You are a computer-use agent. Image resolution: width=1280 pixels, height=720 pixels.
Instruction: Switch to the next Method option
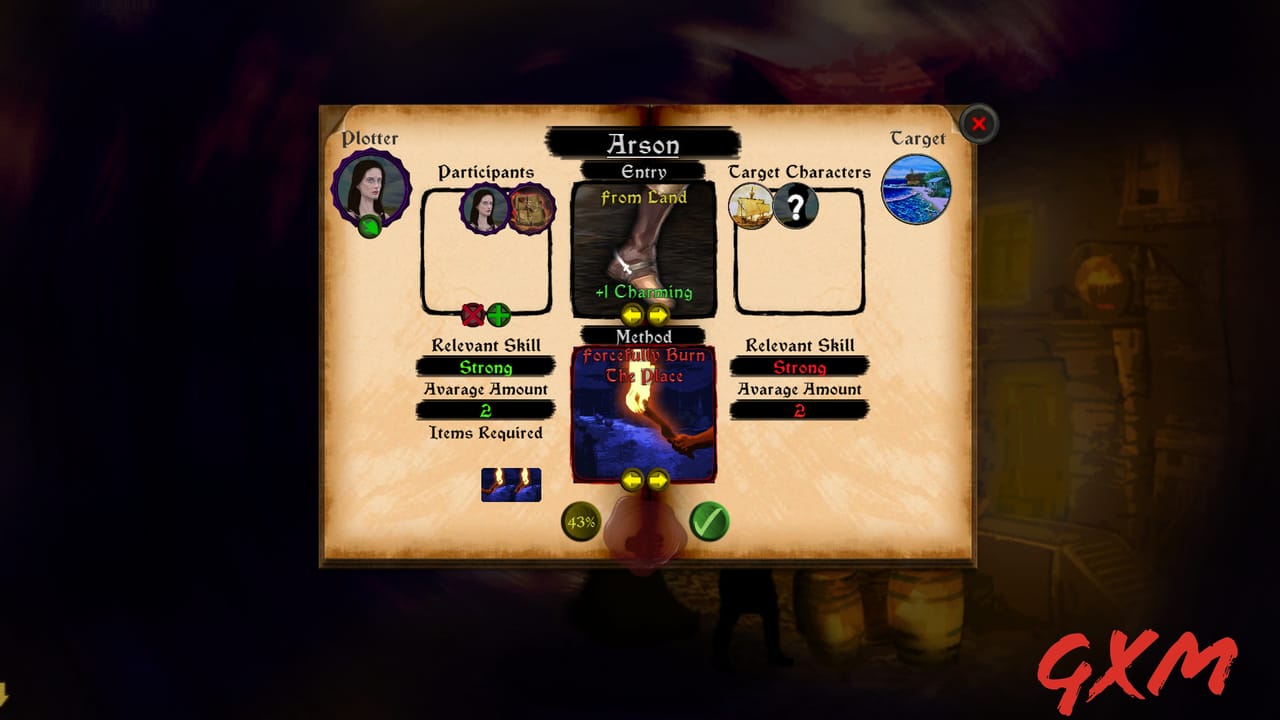[658, 482]
